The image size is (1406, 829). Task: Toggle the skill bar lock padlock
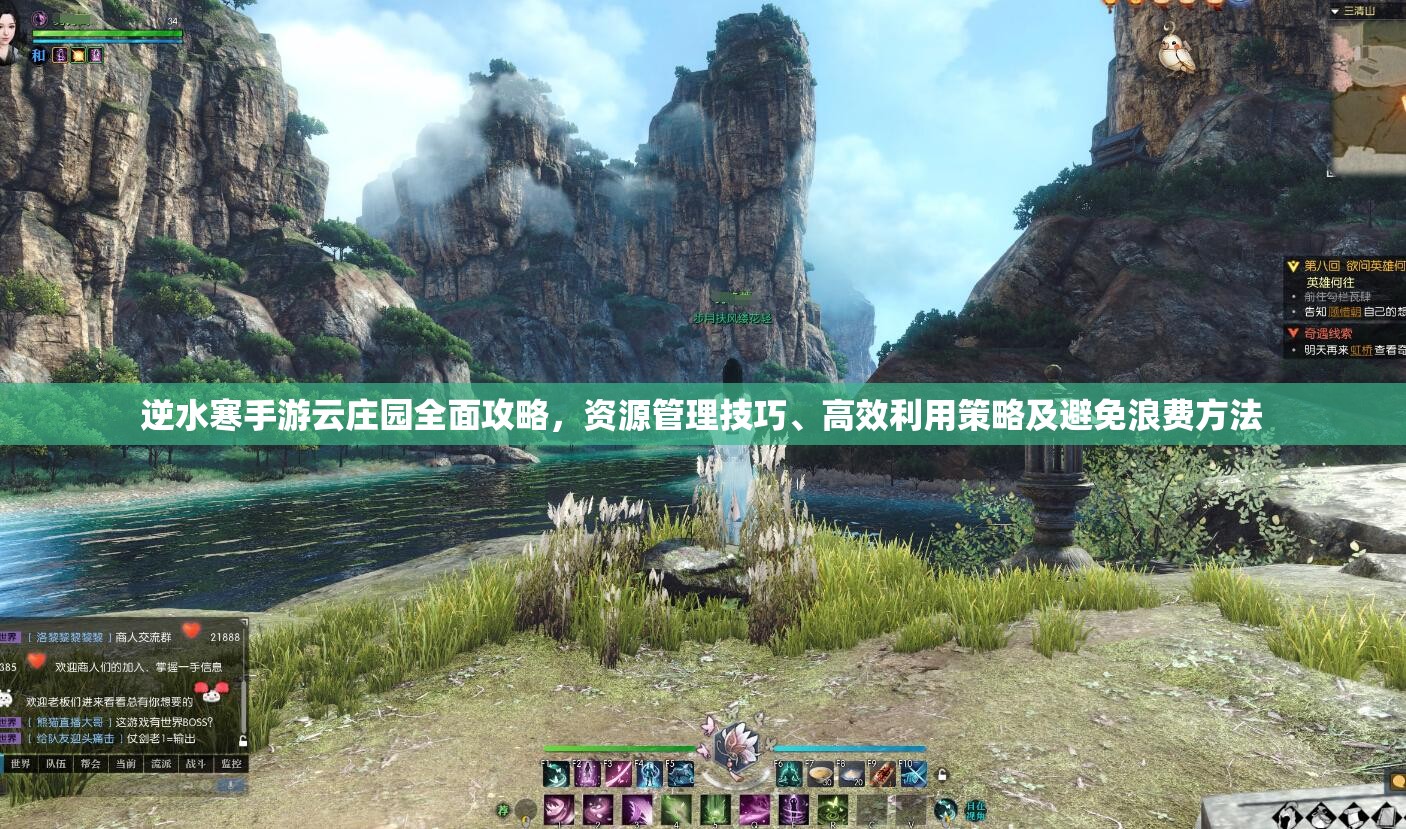point(942,775)
